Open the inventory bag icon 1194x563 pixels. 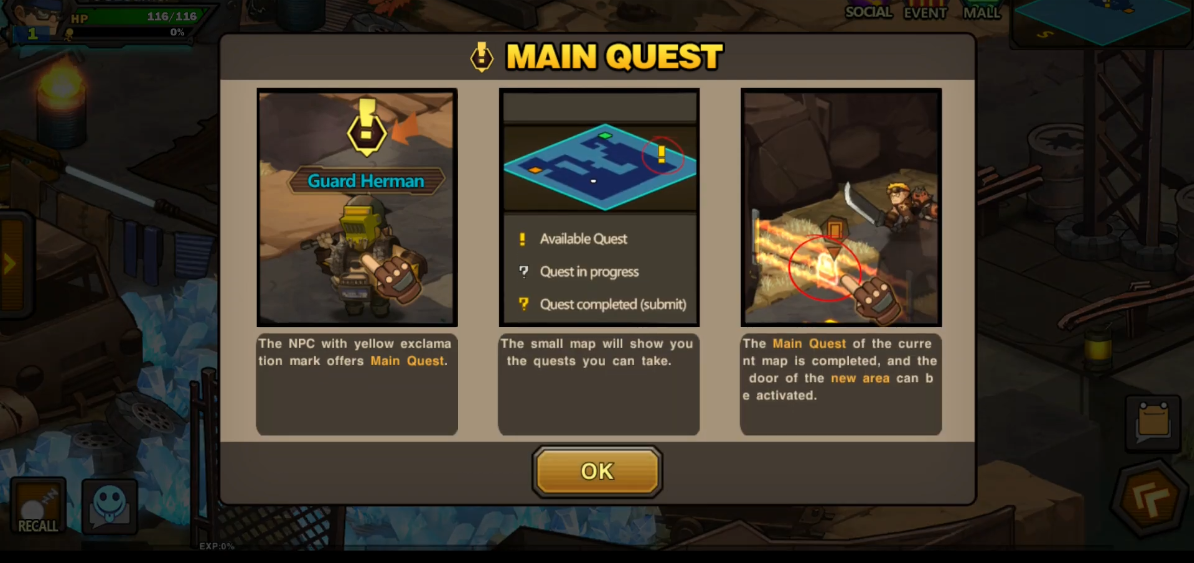[x=1152, y=422]
